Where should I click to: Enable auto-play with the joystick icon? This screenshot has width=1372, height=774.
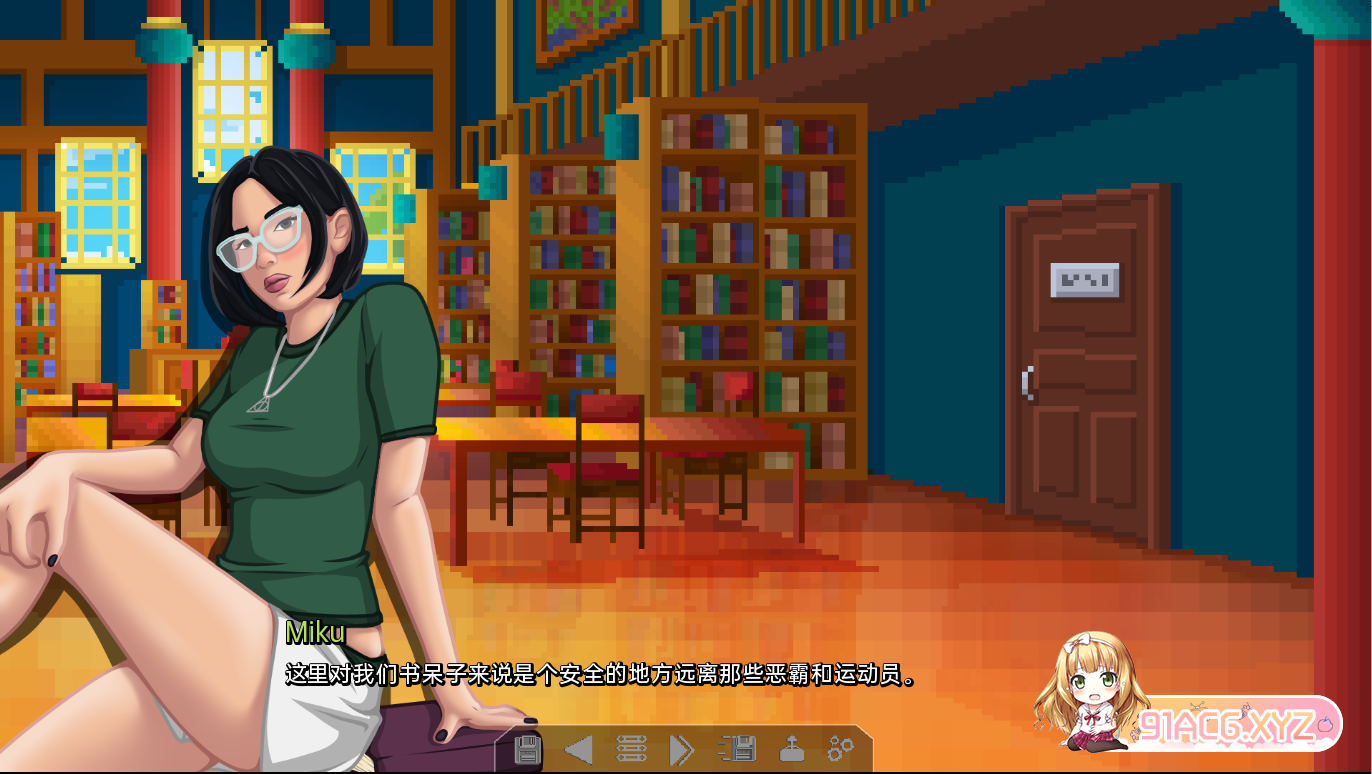point(791,748)
